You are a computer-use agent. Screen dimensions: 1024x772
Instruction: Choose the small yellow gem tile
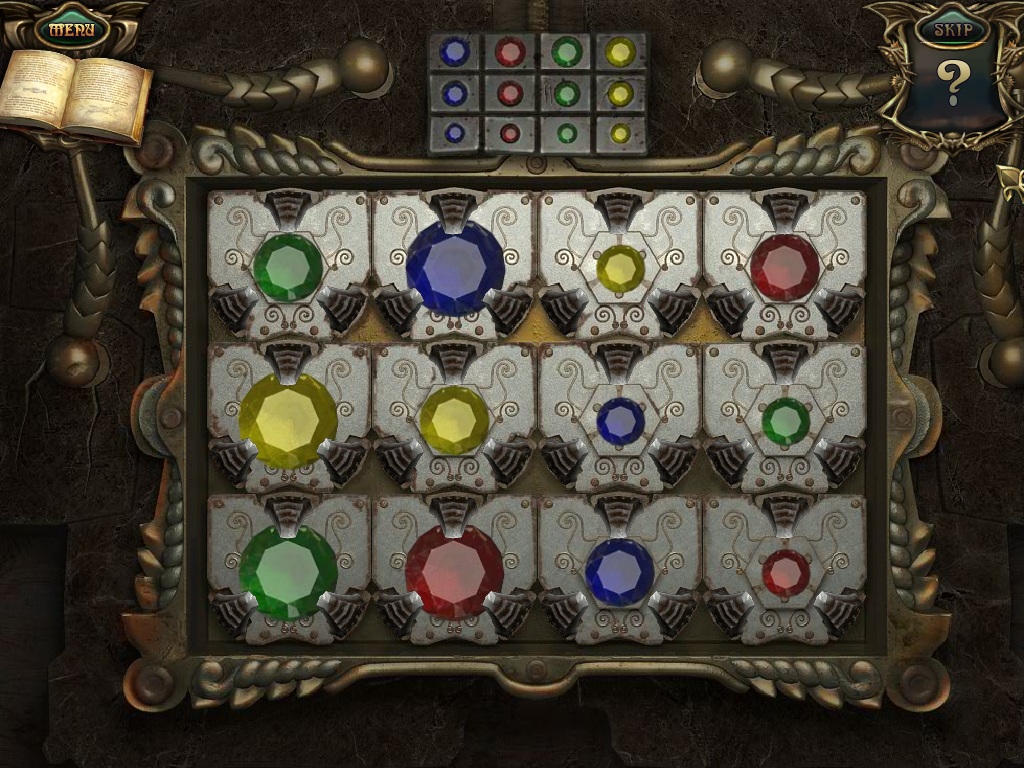(621, 268)
